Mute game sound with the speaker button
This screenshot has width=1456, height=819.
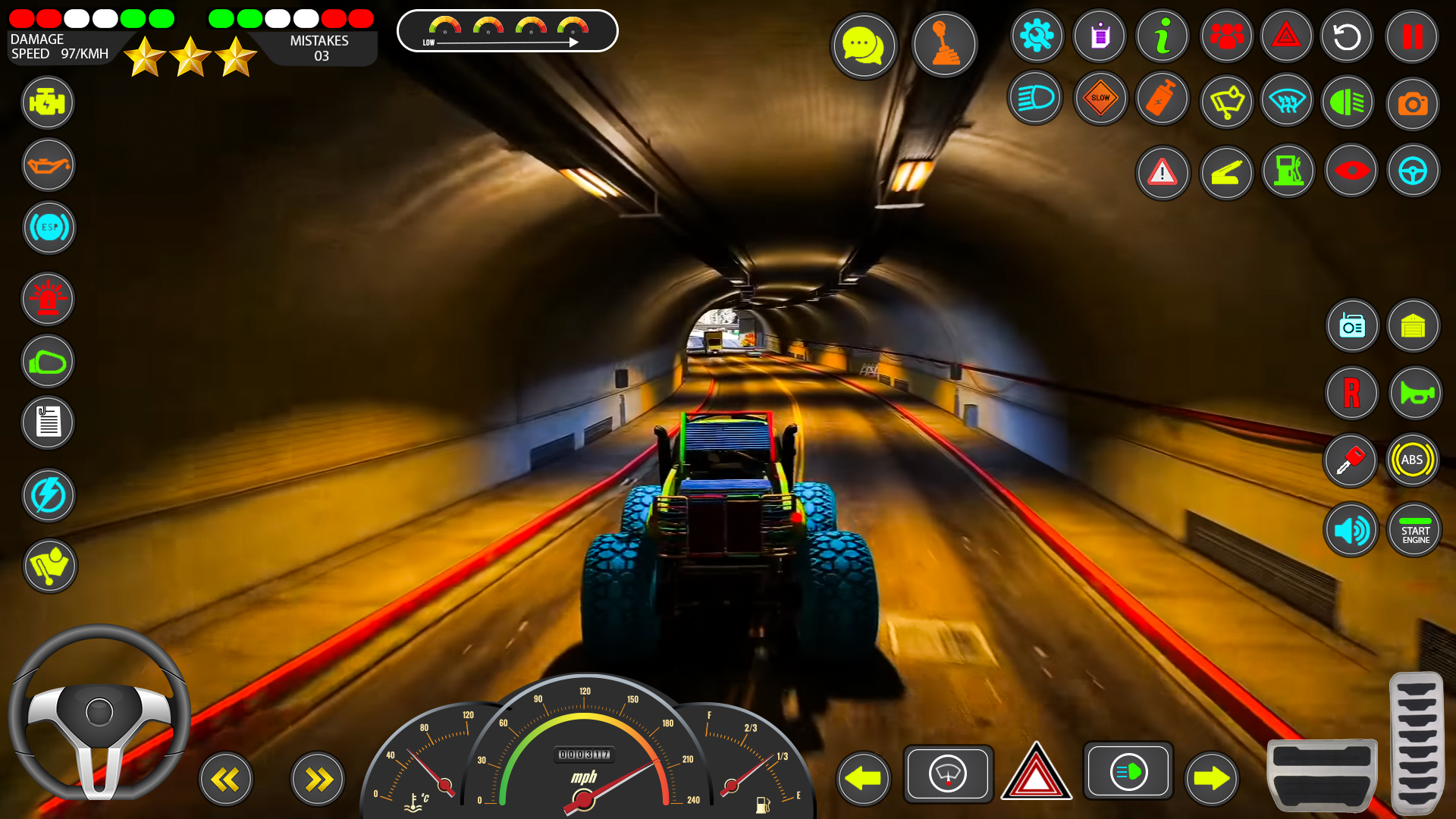click(1351, 529)
